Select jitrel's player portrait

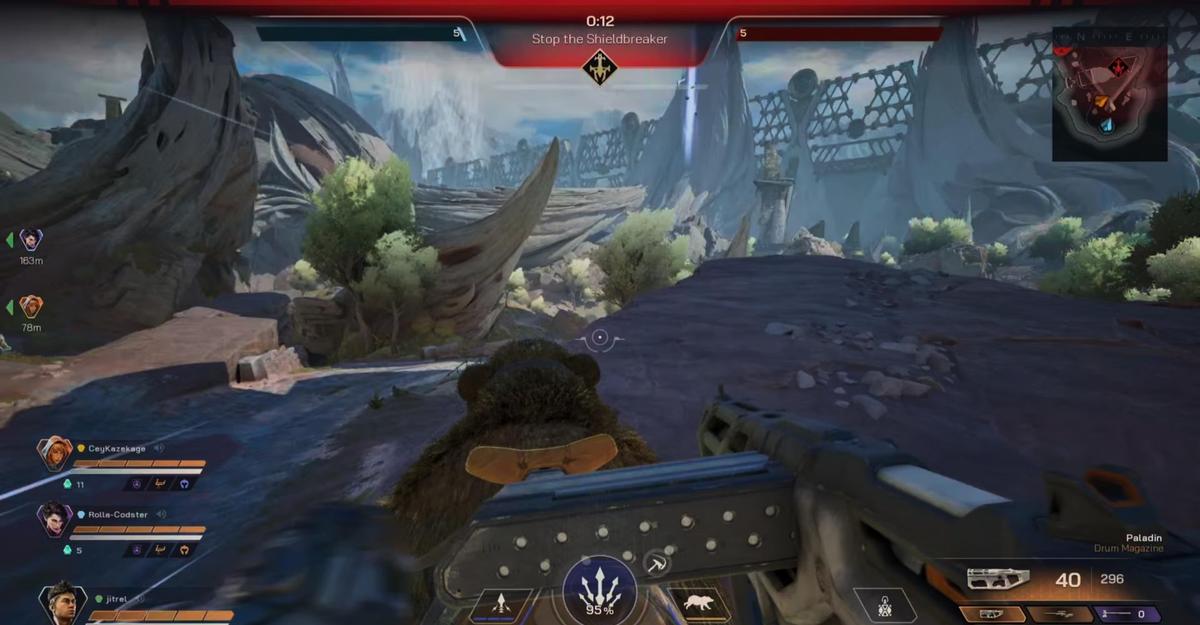[x=62, y=602]
